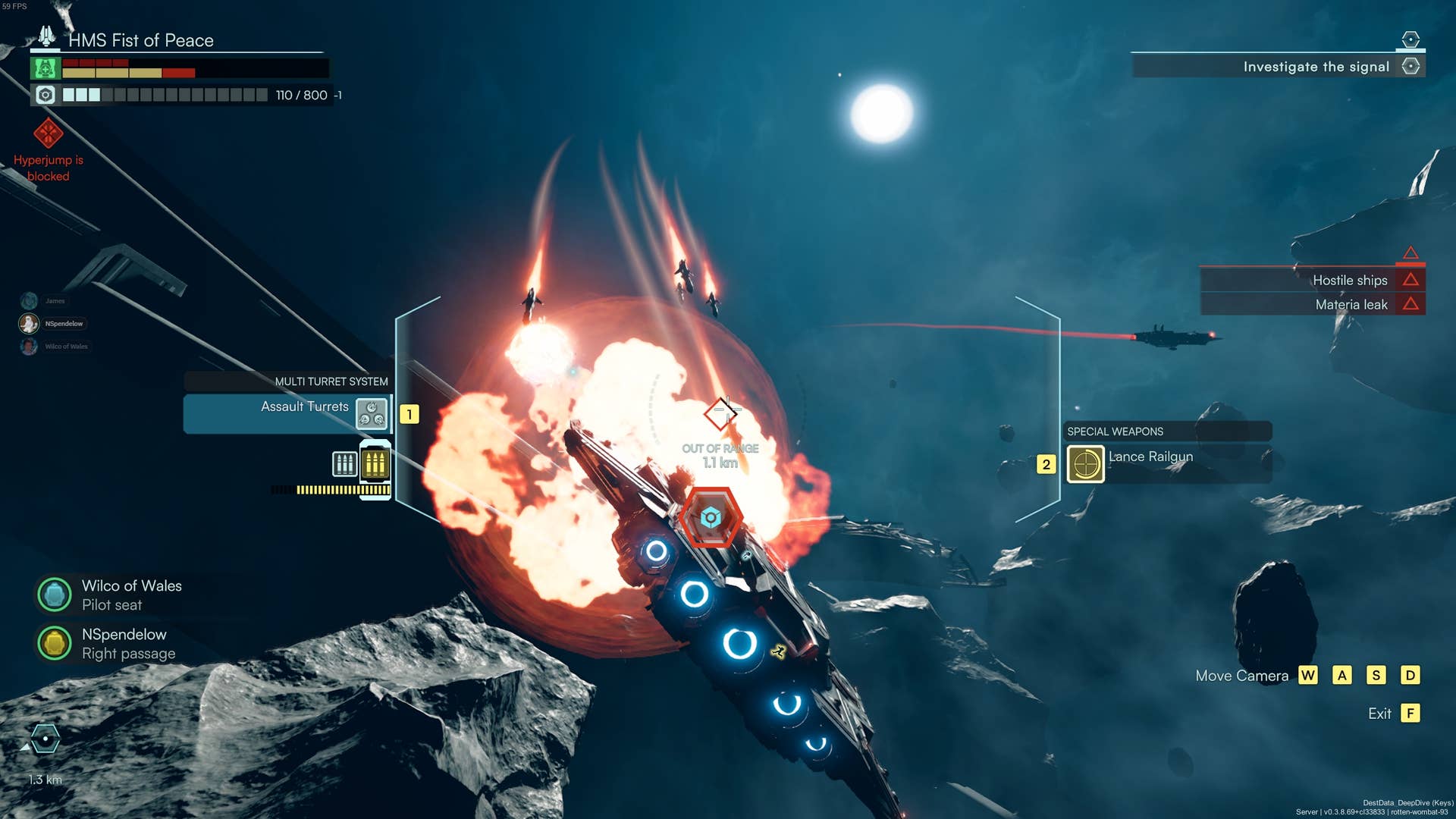
Task: Select crew member NSpendelow, Right passage
Action: click(x=55, y=643)
